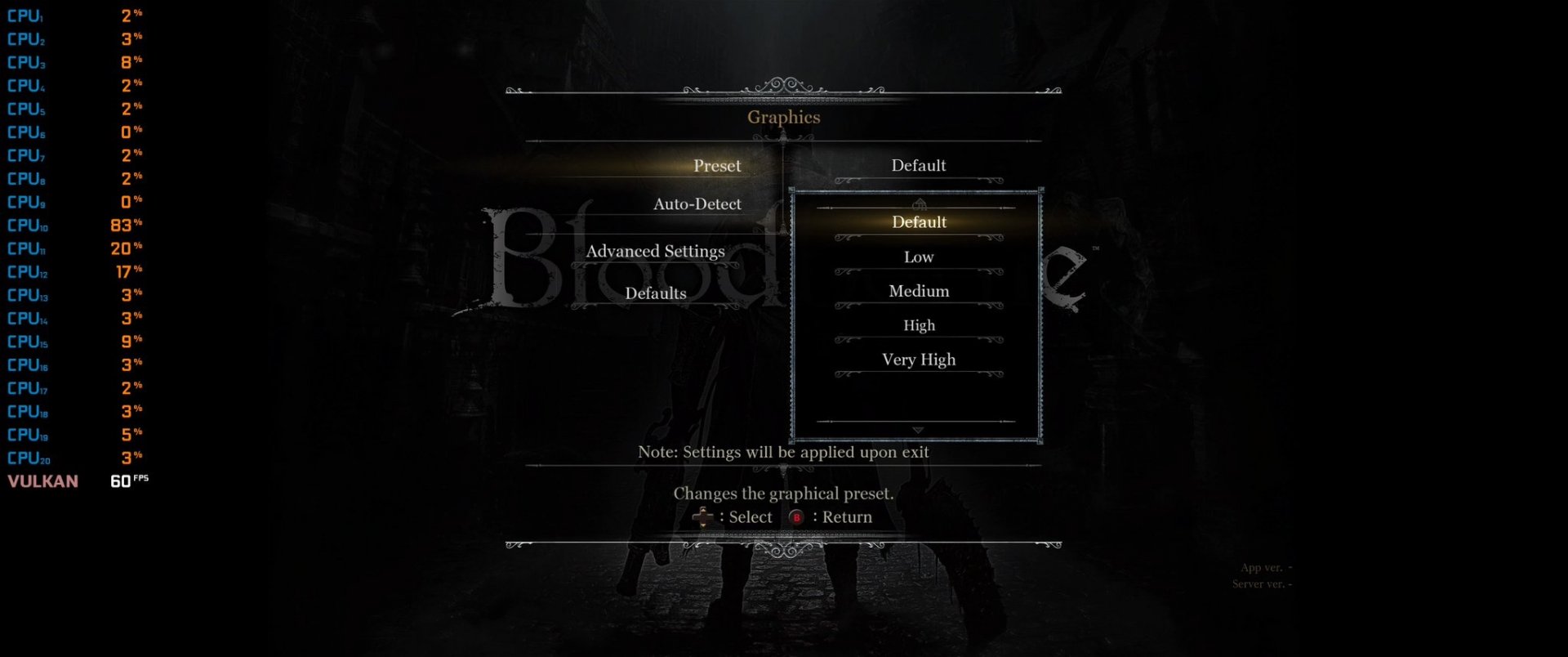Select the Very High preset option
The height and width of the screenshot is (657, 1568).
pos(918,360)
